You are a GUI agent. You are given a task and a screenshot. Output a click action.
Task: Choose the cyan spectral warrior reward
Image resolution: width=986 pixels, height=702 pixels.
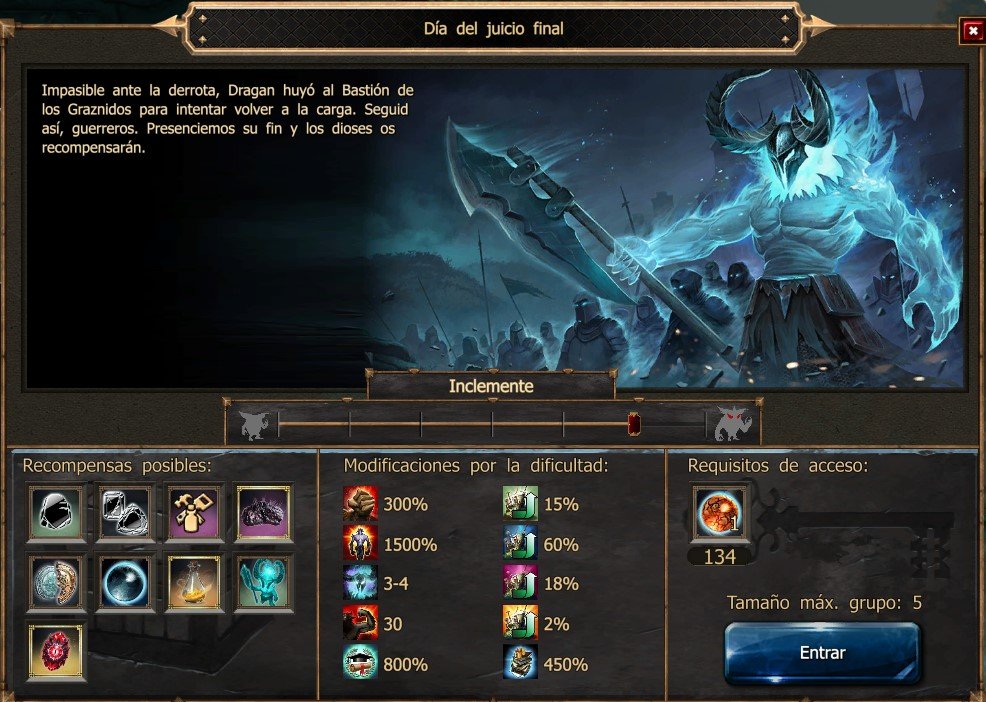[x=264, y=582]
